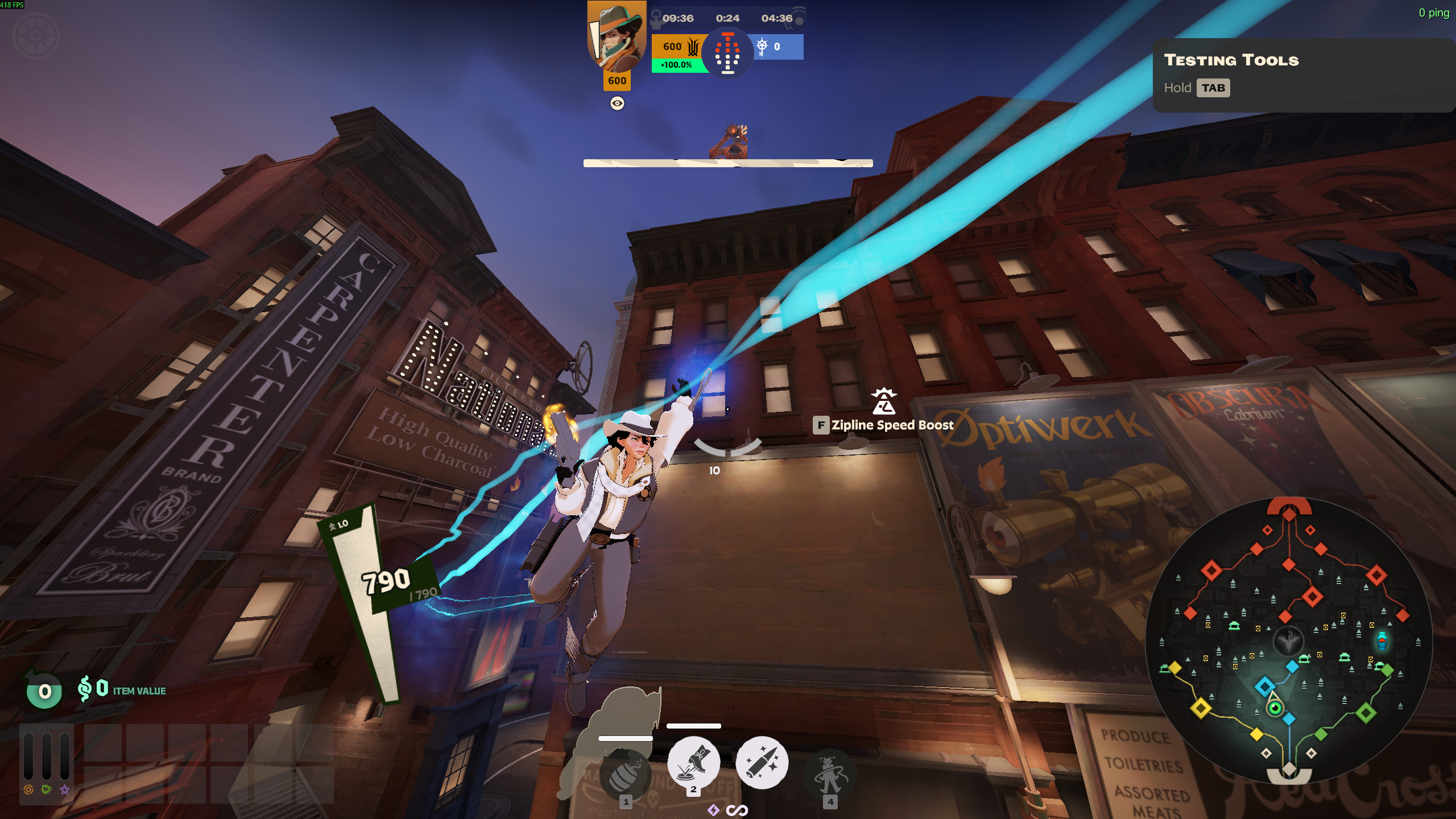Image resolution: width=1456 pixels, height=819 pixels.
Task: Click the faint wheel emblem in corner
Action: point(36,36)
